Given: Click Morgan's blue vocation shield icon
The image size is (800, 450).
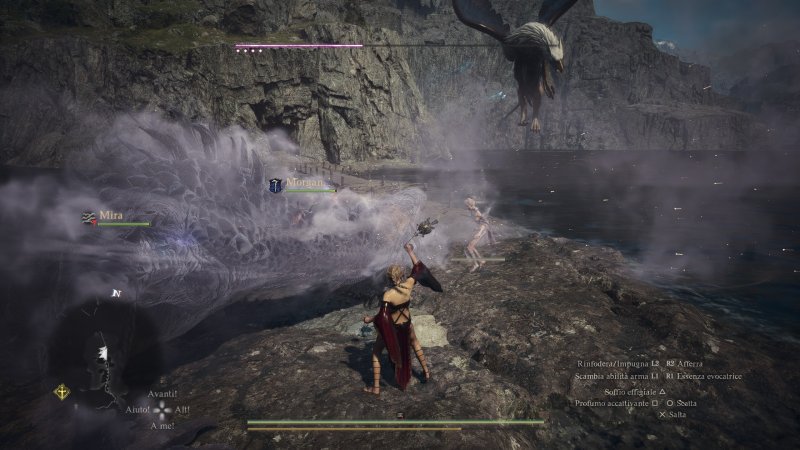Looking at the screenshot, I should 274,185.
